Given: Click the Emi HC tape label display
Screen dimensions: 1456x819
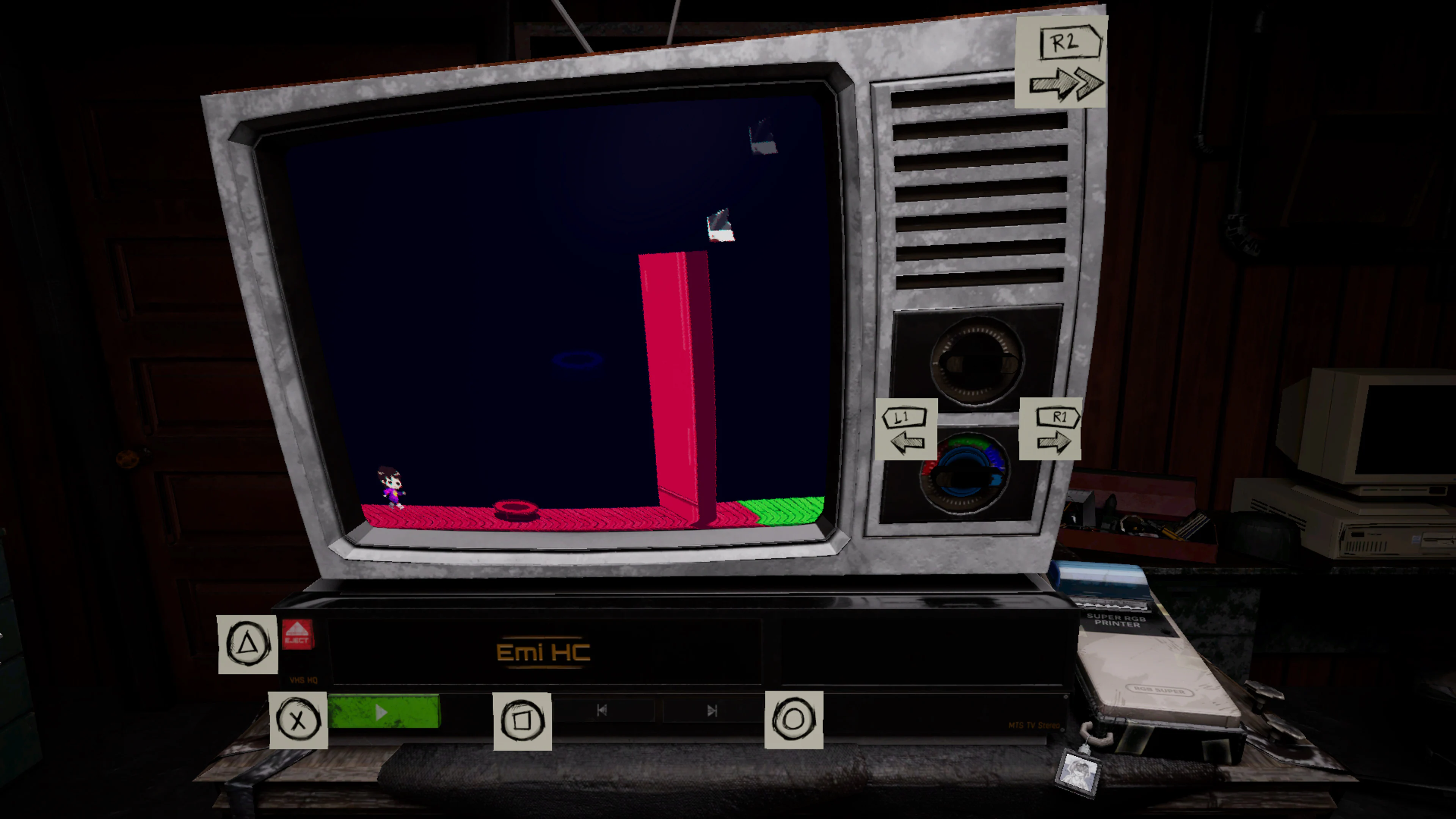Looking at the screenshot, I should (x=543, y=652).
